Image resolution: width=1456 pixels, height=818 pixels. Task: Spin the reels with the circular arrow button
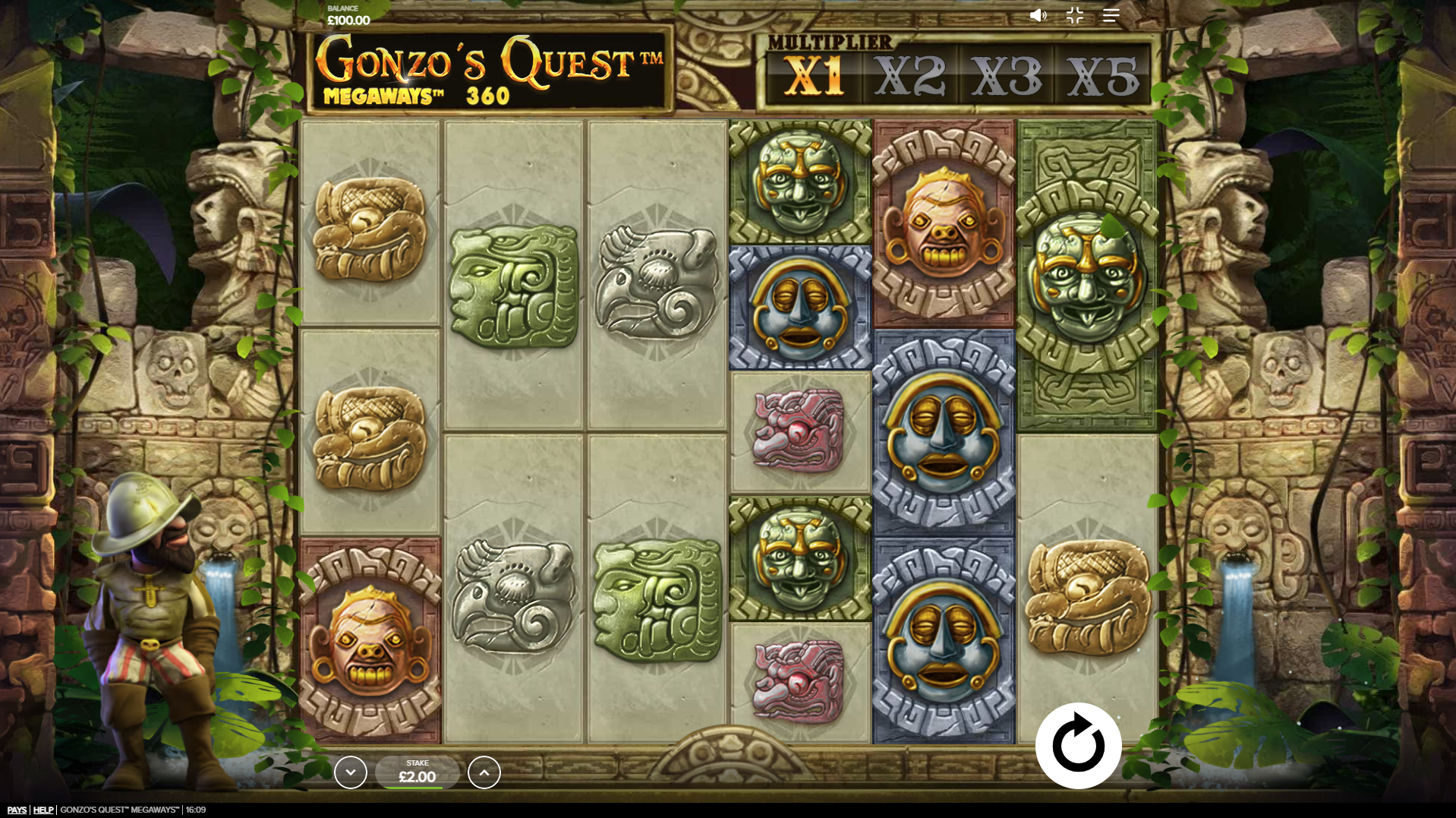click(x=1078, y=745)
